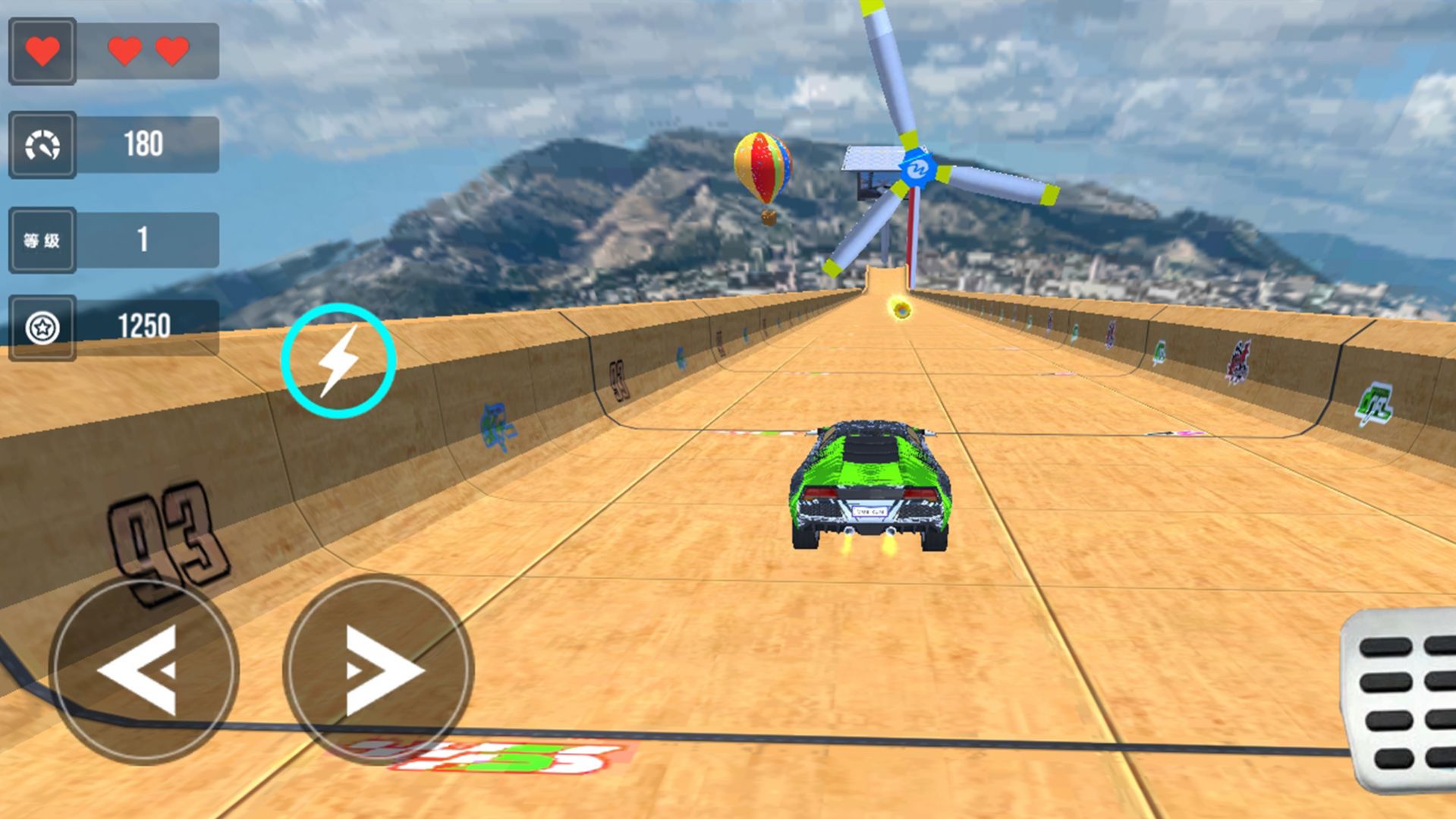Tap the metal accelerator pedal

(1401, 700)
